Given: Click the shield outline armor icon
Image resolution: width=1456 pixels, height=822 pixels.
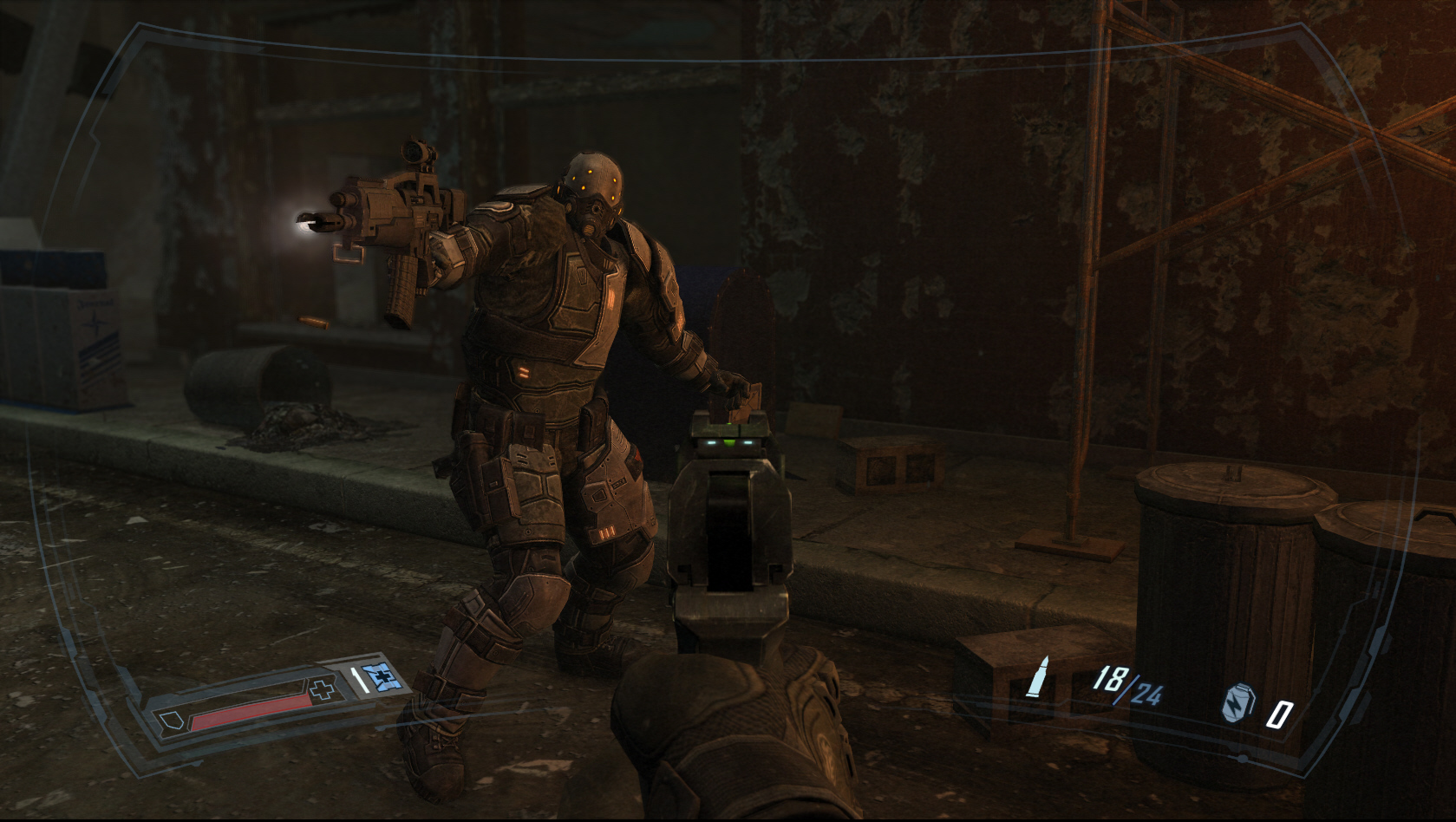Looking at the screenshot, I should (x=169, y=720).
